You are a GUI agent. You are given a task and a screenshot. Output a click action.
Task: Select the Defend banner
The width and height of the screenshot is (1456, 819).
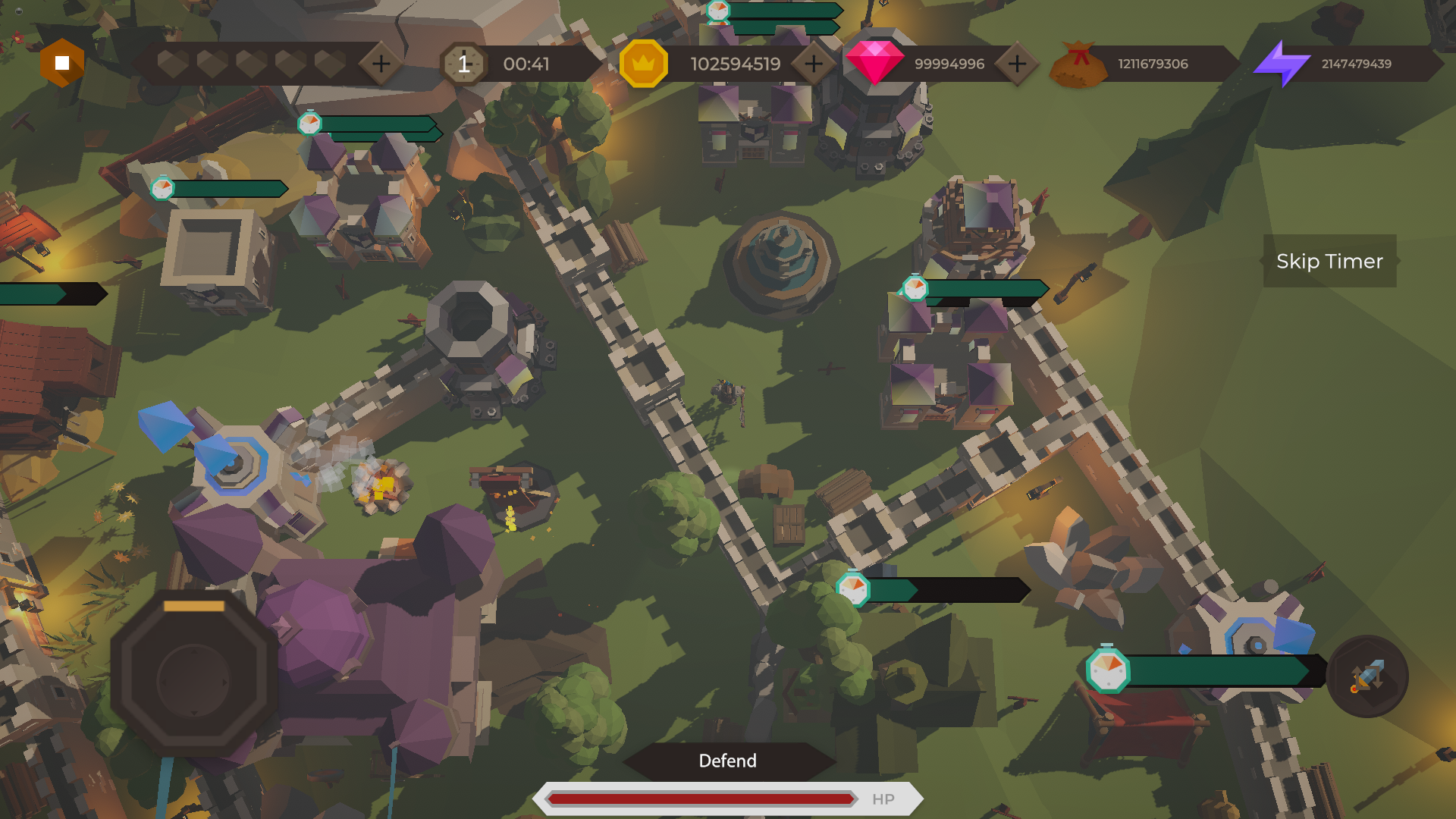728,761
